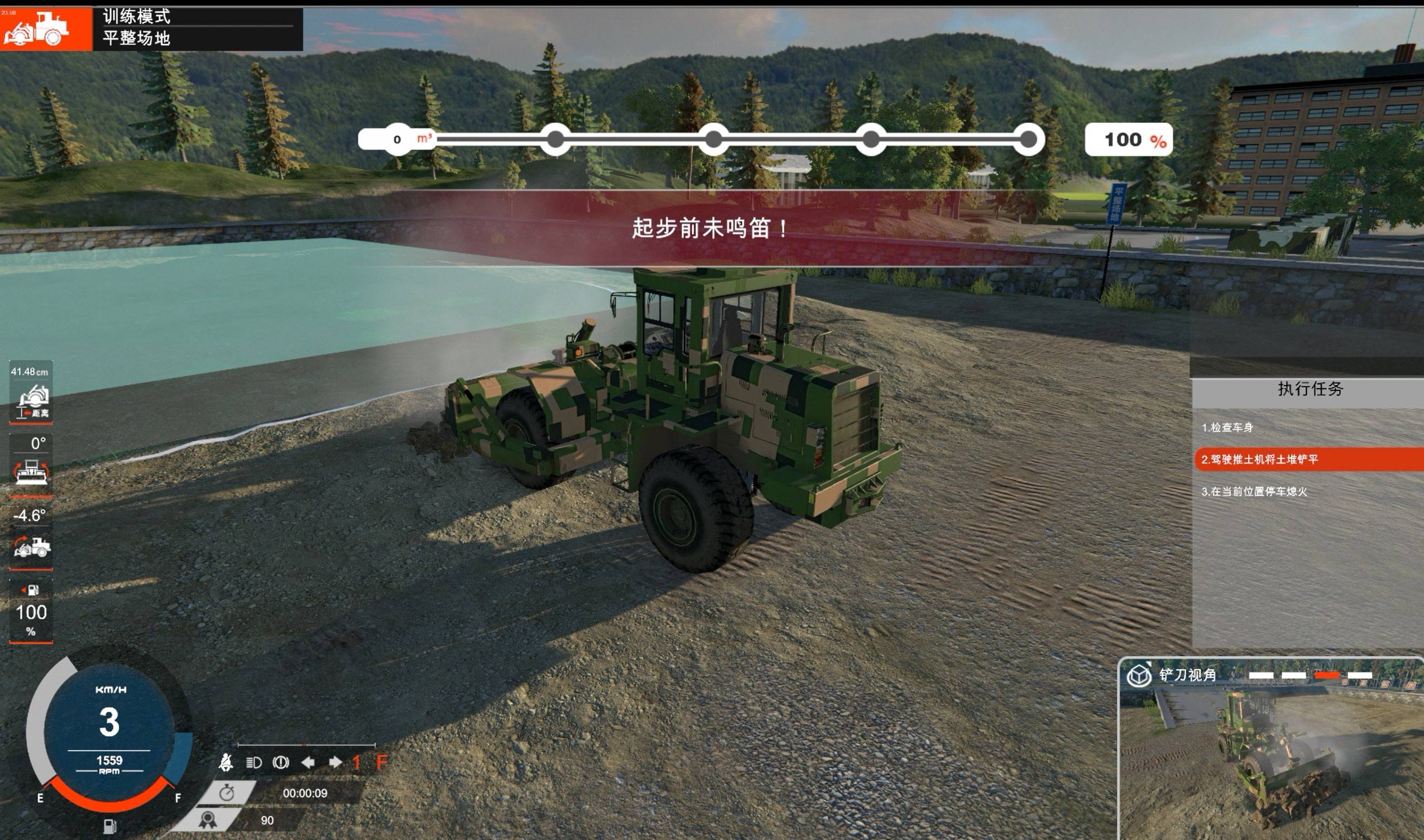Select task 1 检查车身 in the task list

tap(1227, 428)
